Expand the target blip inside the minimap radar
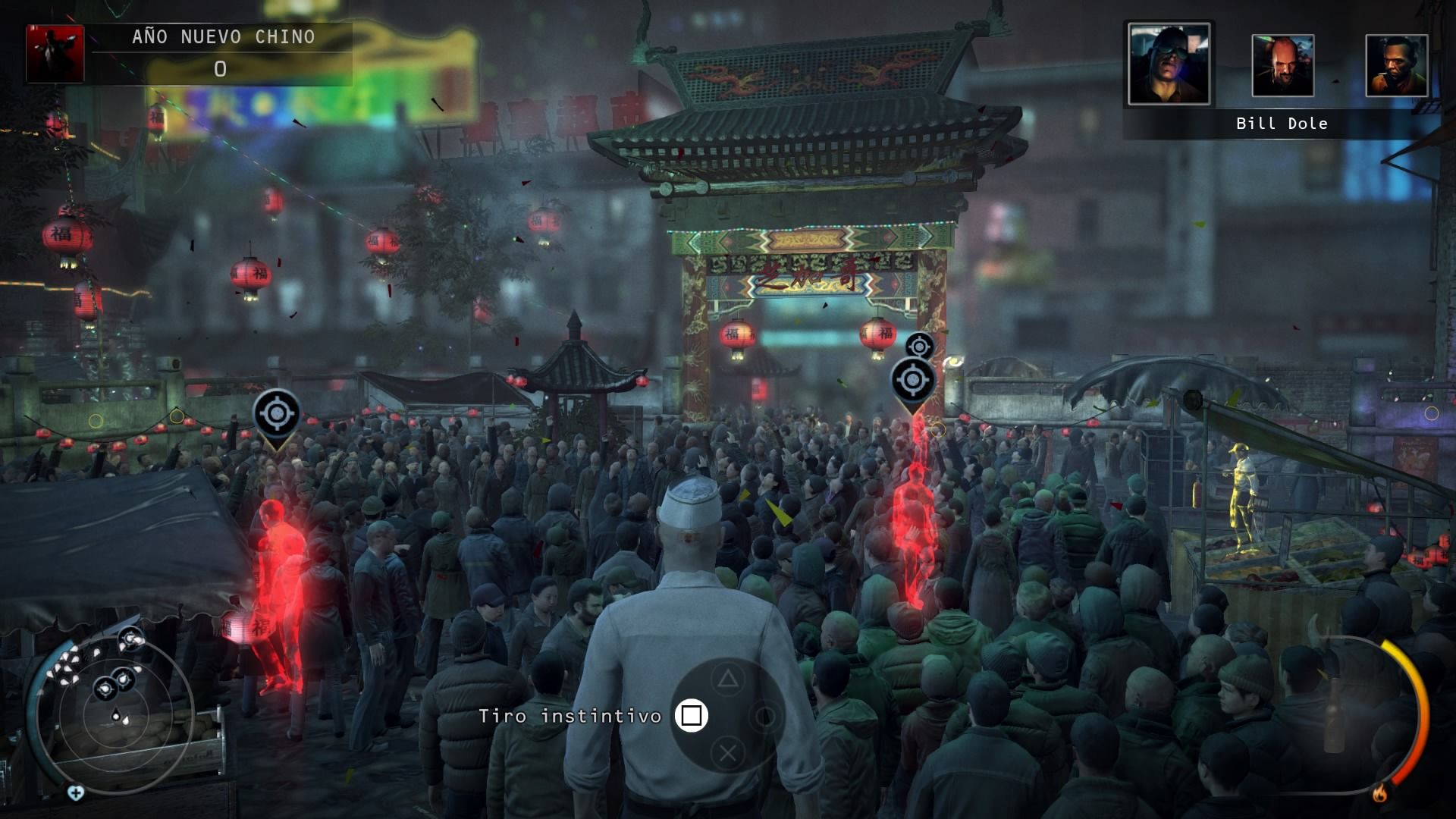1456x819 pixels. click(x=105, y=688)
